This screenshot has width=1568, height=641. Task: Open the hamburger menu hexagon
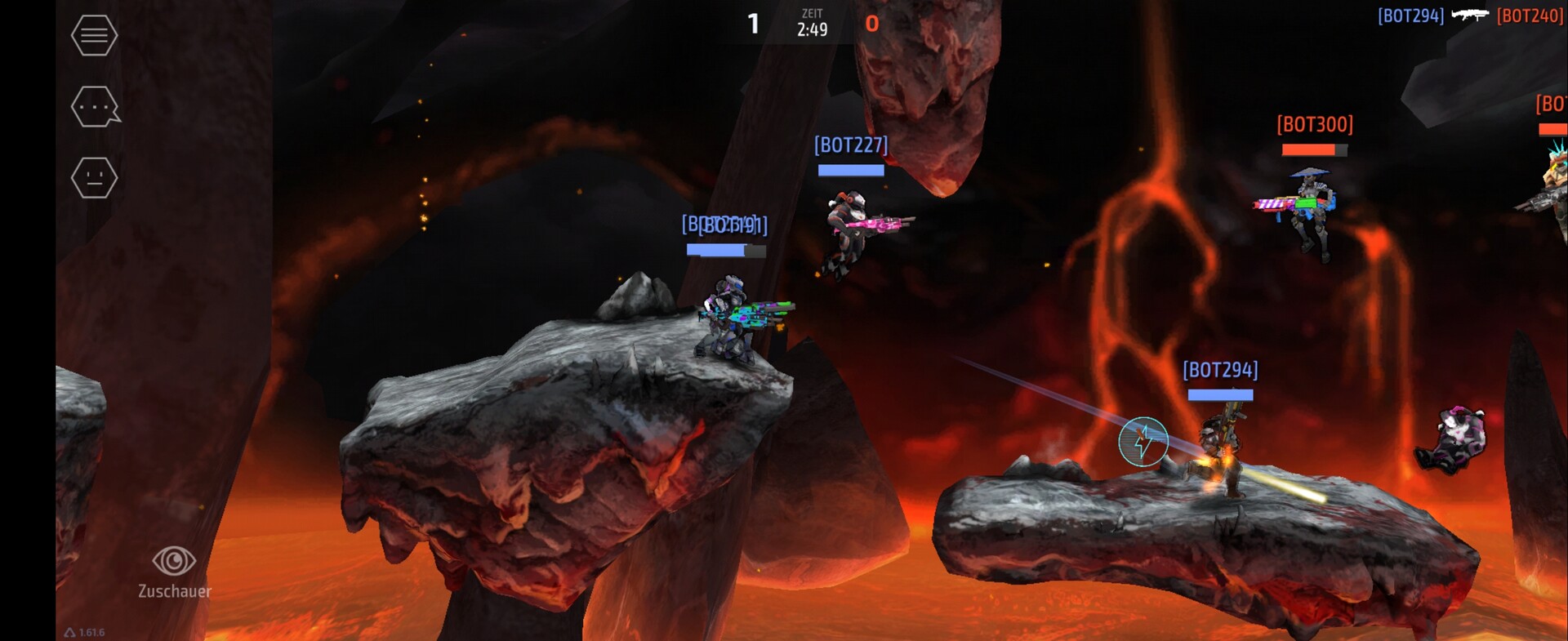tap(94, 36)
